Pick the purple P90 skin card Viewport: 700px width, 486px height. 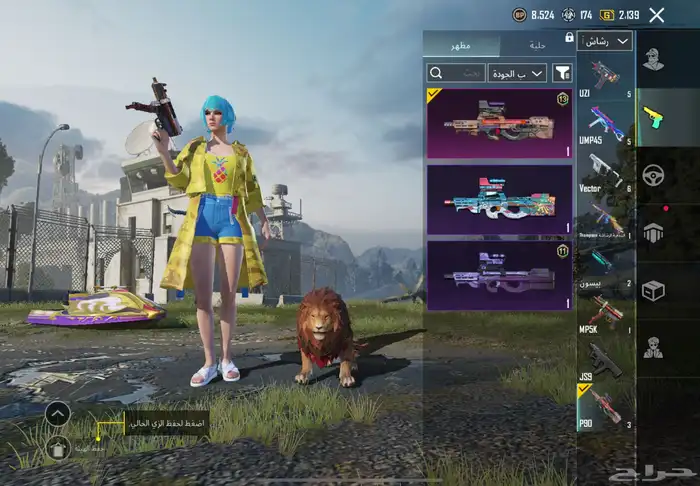pyautogui.click(x=499, y=274)
